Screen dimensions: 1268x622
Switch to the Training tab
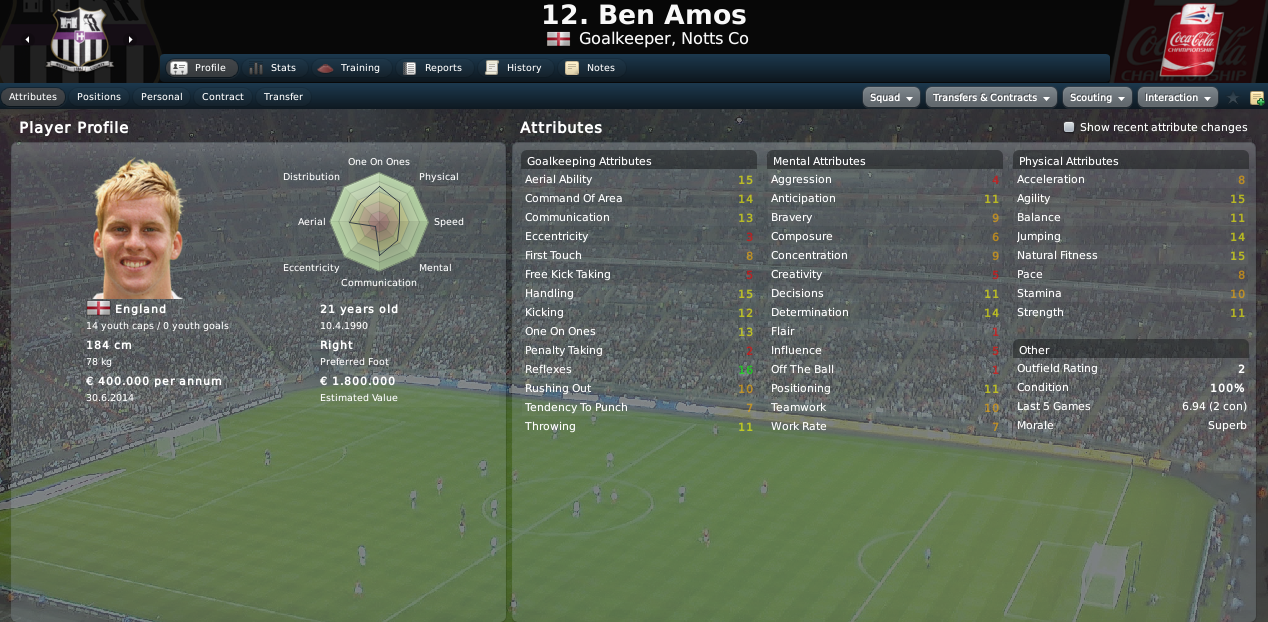348,68
